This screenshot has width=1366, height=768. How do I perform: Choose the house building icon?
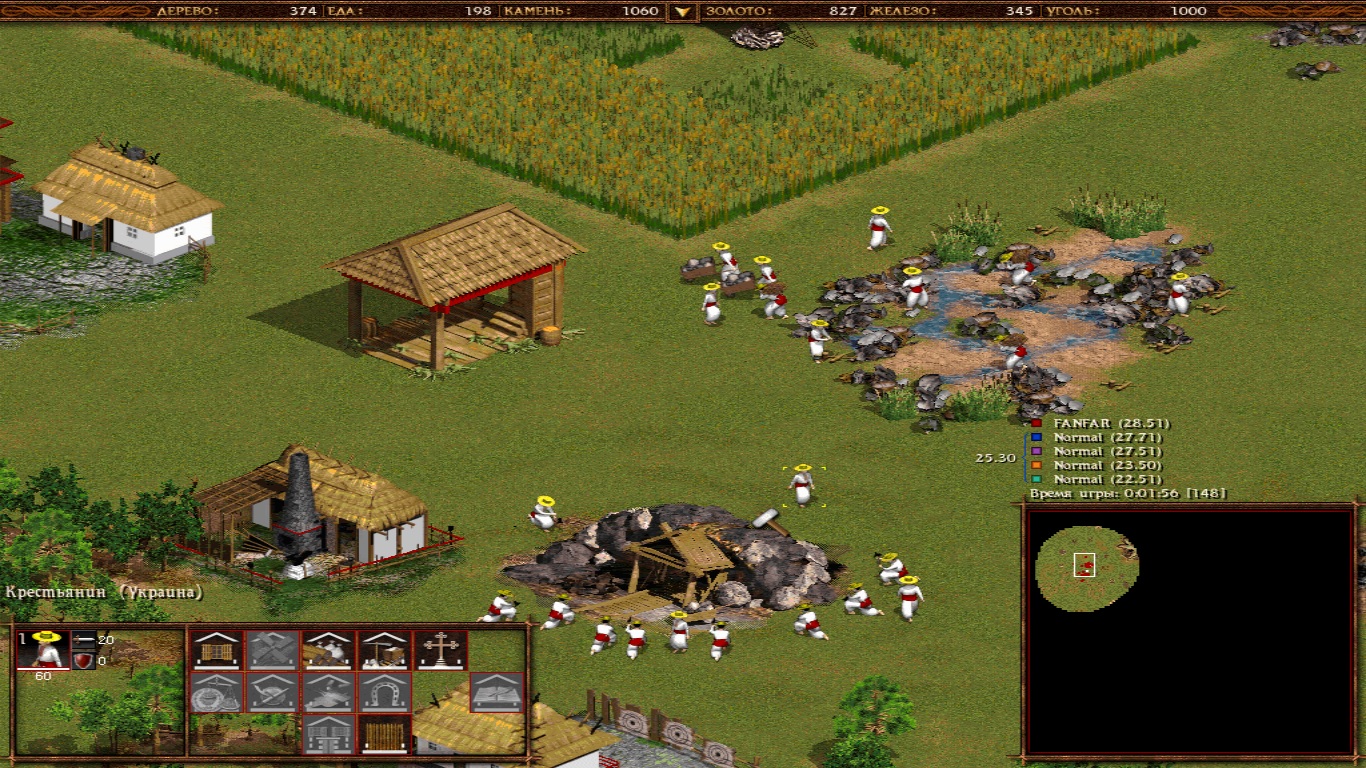pyautogui.click(x=217, y=650)
